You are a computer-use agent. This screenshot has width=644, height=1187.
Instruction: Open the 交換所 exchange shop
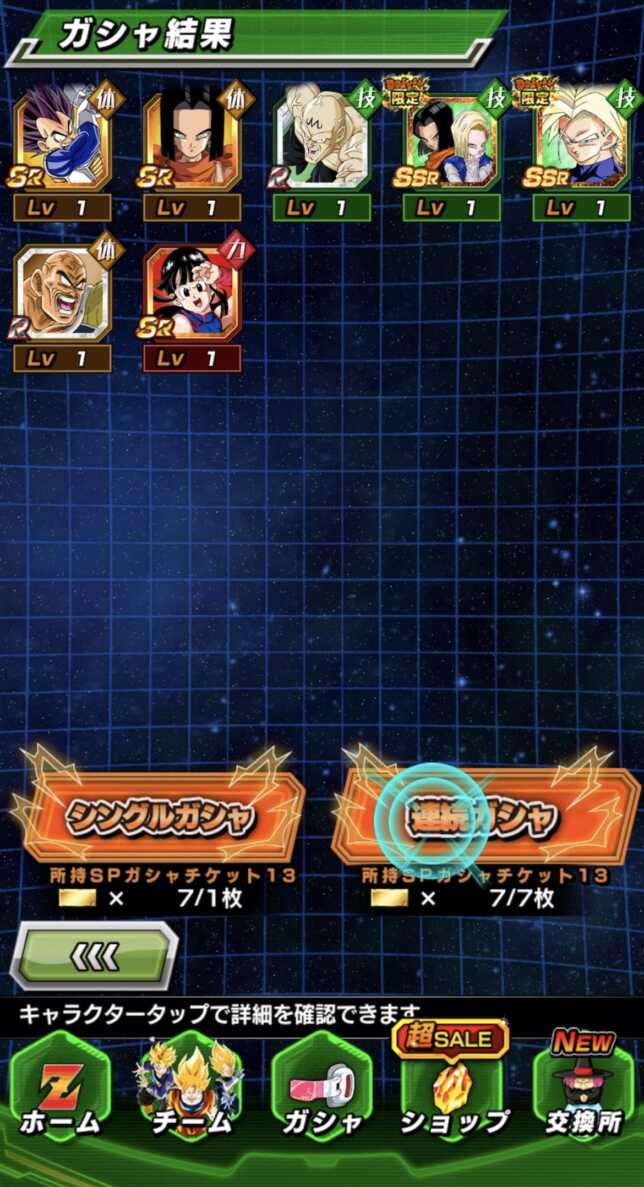[x=583, y=1092]
